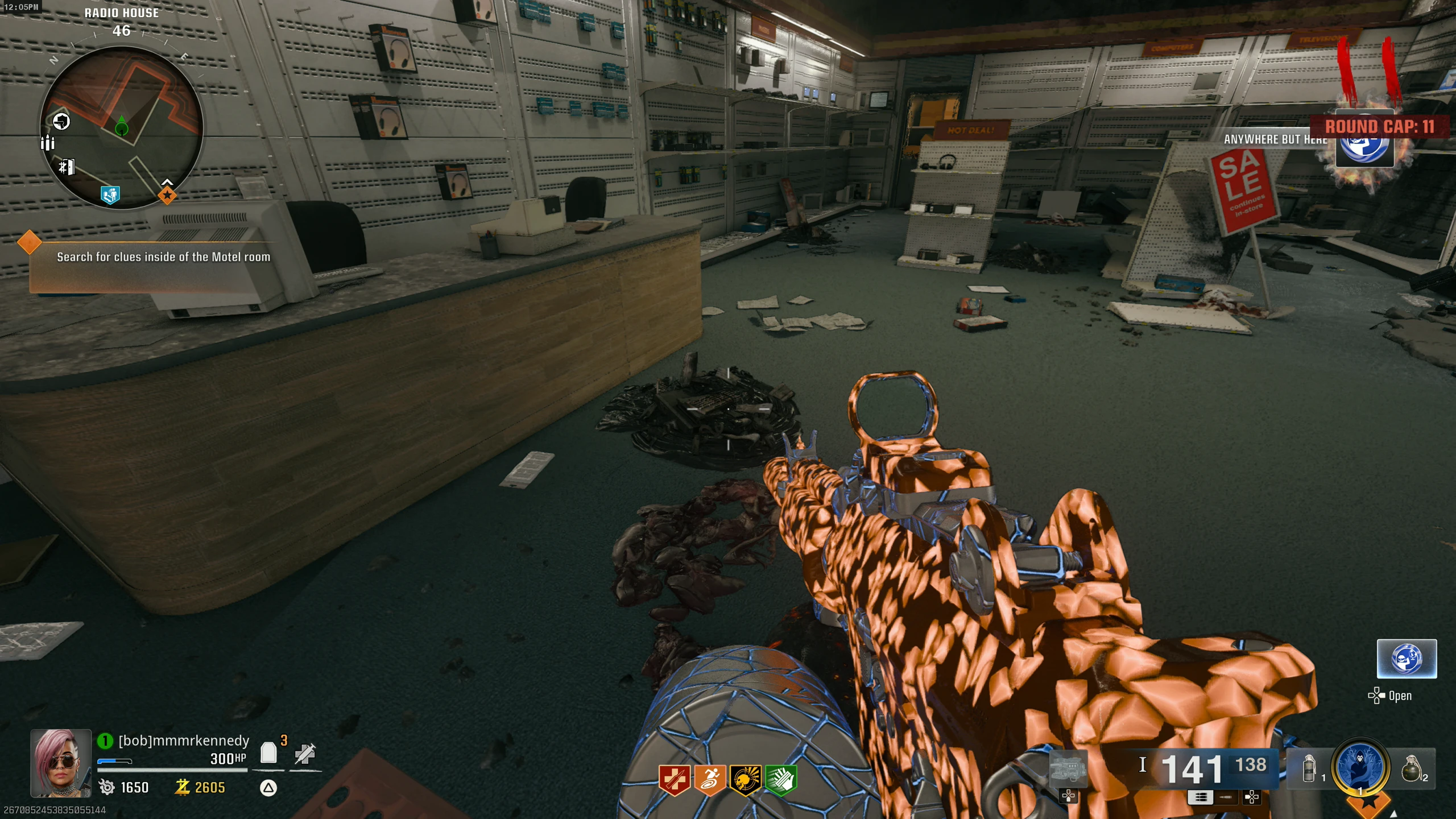Select the yellow skull perk icon
Image resolution: width=1456 pixels, height=819 pixels.
tap(745, 780)
